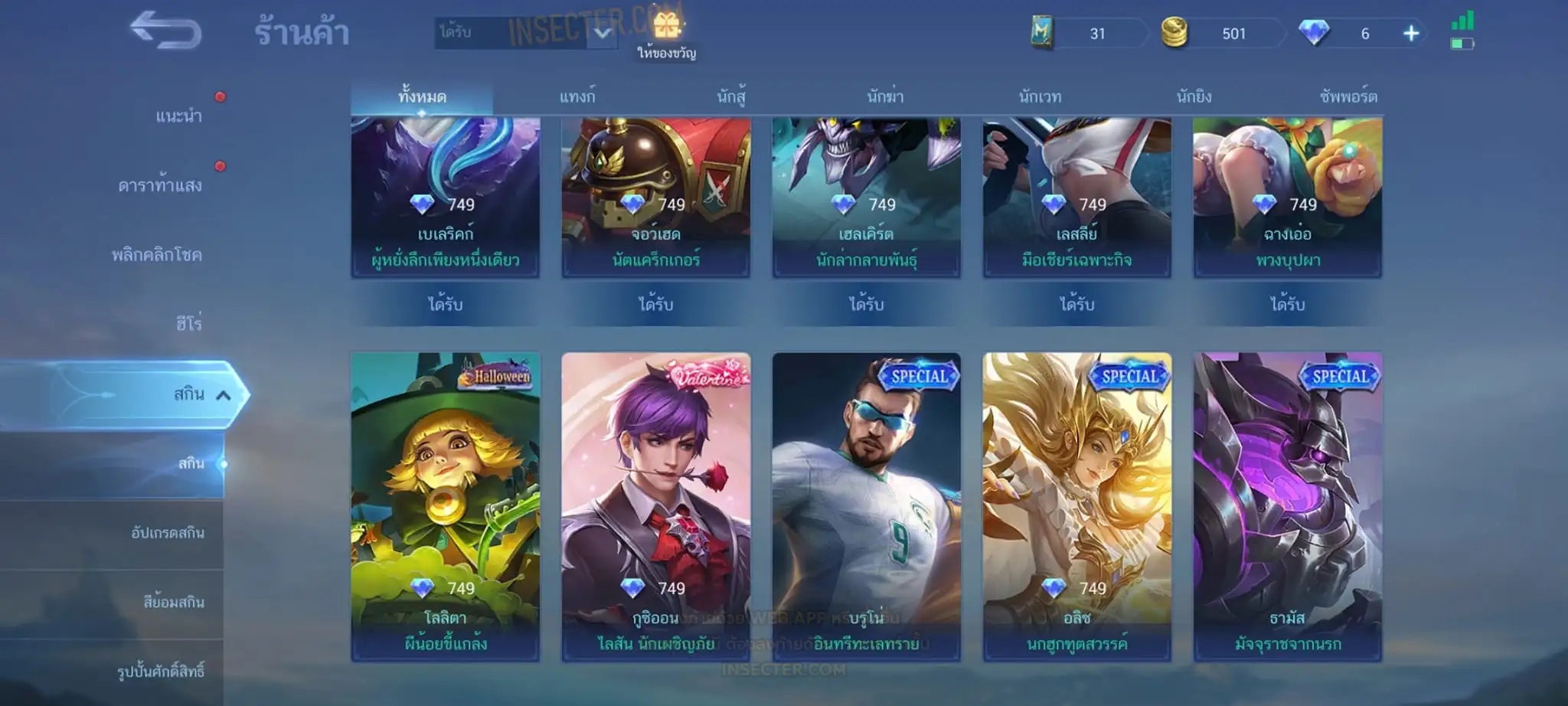The width and height of the screenshot is (1568, 706).
Task: Switch to the นักเวท tab
Action: [x=1040, y=97]
